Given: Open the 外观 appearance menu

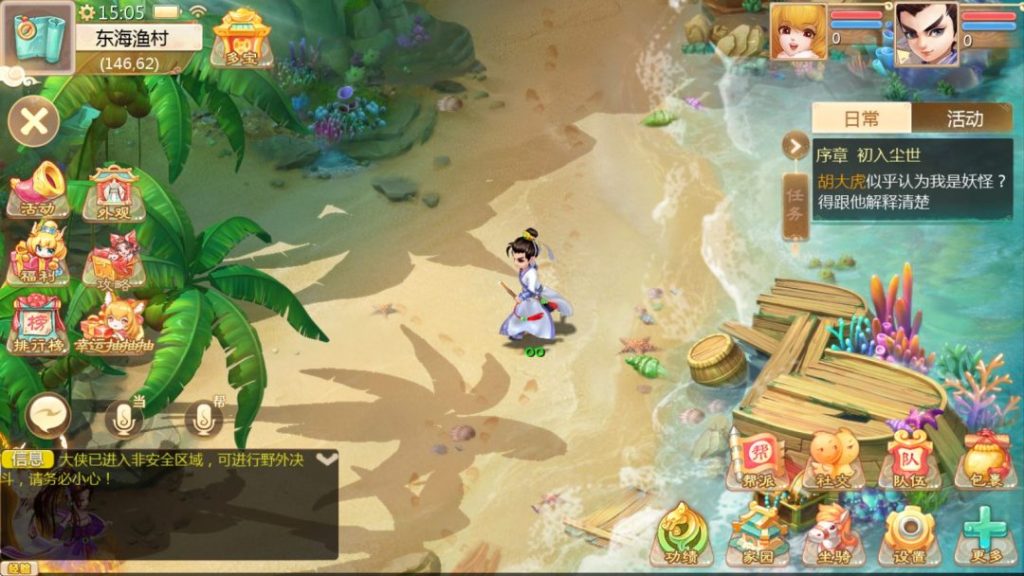Looking at the screenshot, I should (113, 191).
